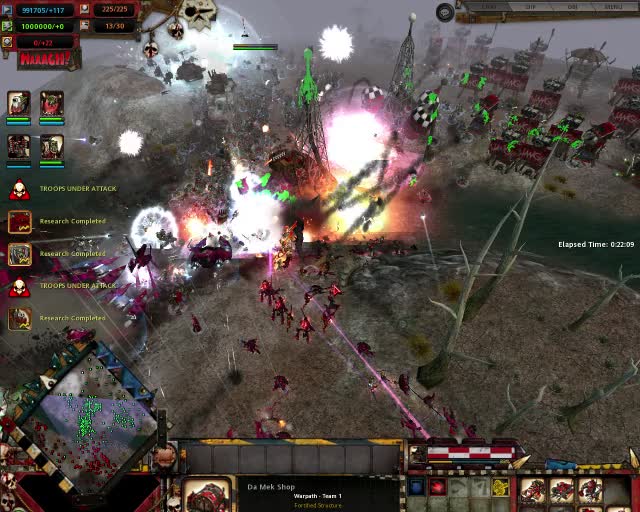Screen dimensions: 640x512
Task: Click the yellow icon in the command panel
Action: (x=499, y=488)
